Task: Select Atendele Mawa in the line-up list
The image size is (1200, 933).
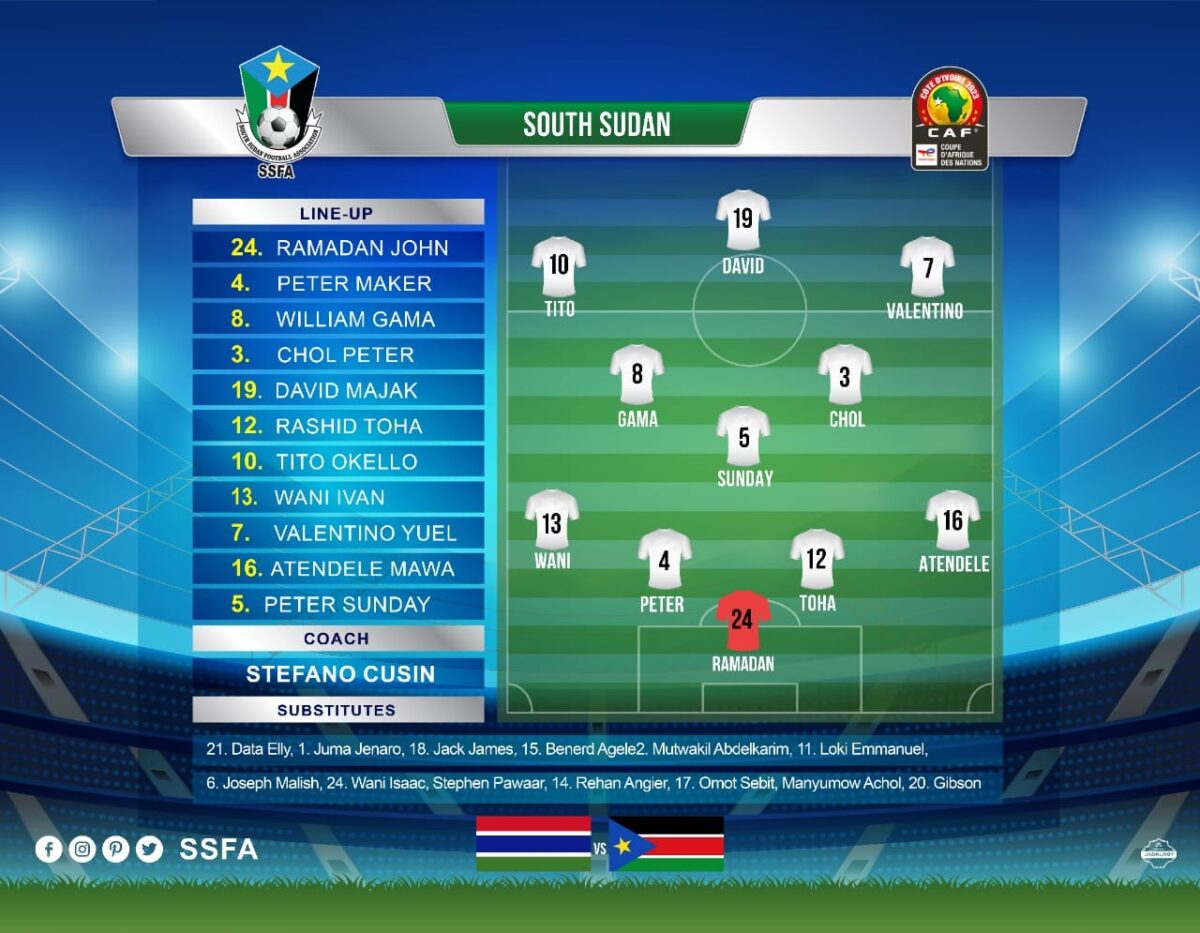Action: 338,569
